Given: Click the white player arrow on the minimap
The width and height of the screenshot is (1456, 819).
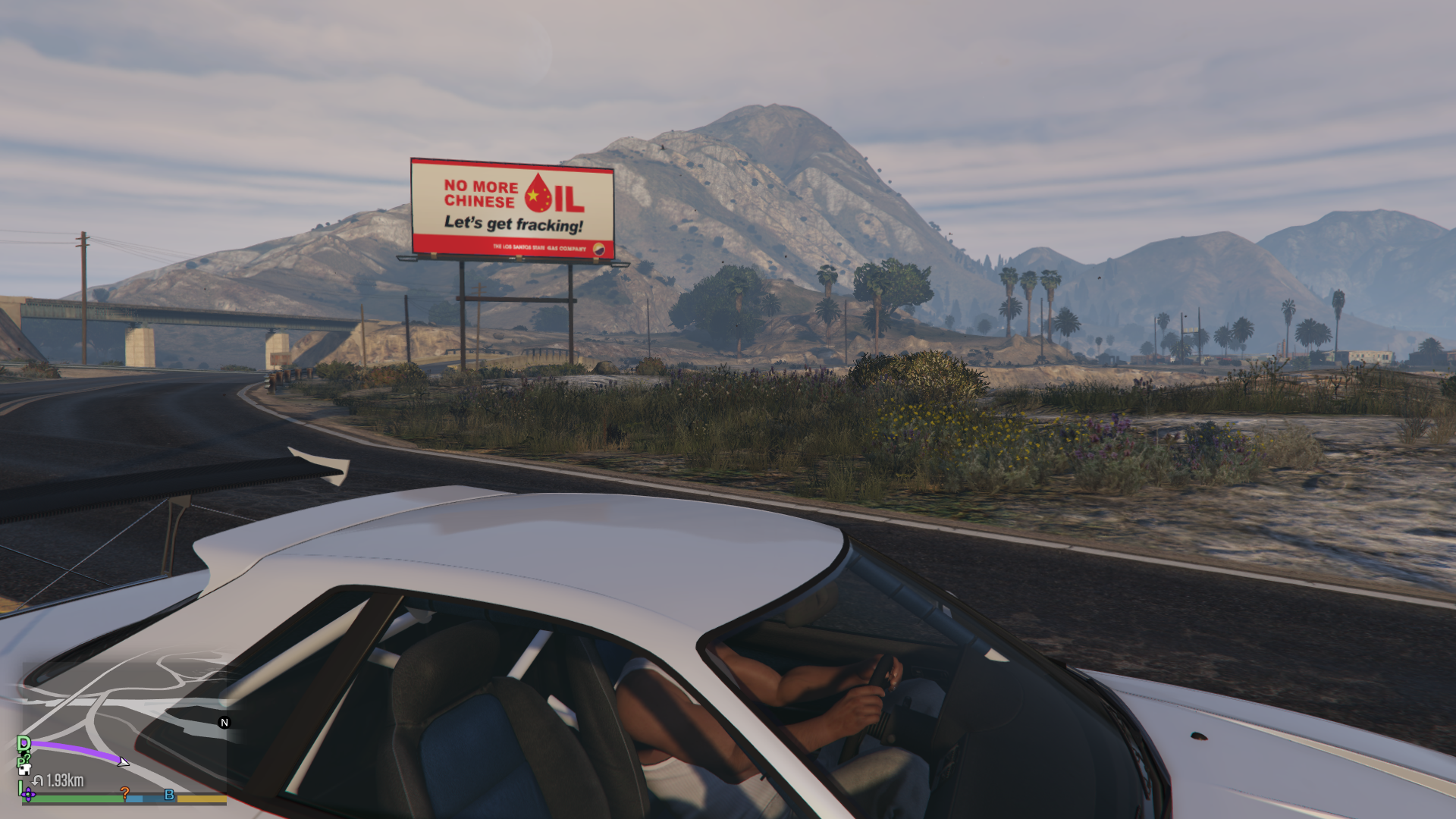Looking at the screenshot, I should point(124,761).
